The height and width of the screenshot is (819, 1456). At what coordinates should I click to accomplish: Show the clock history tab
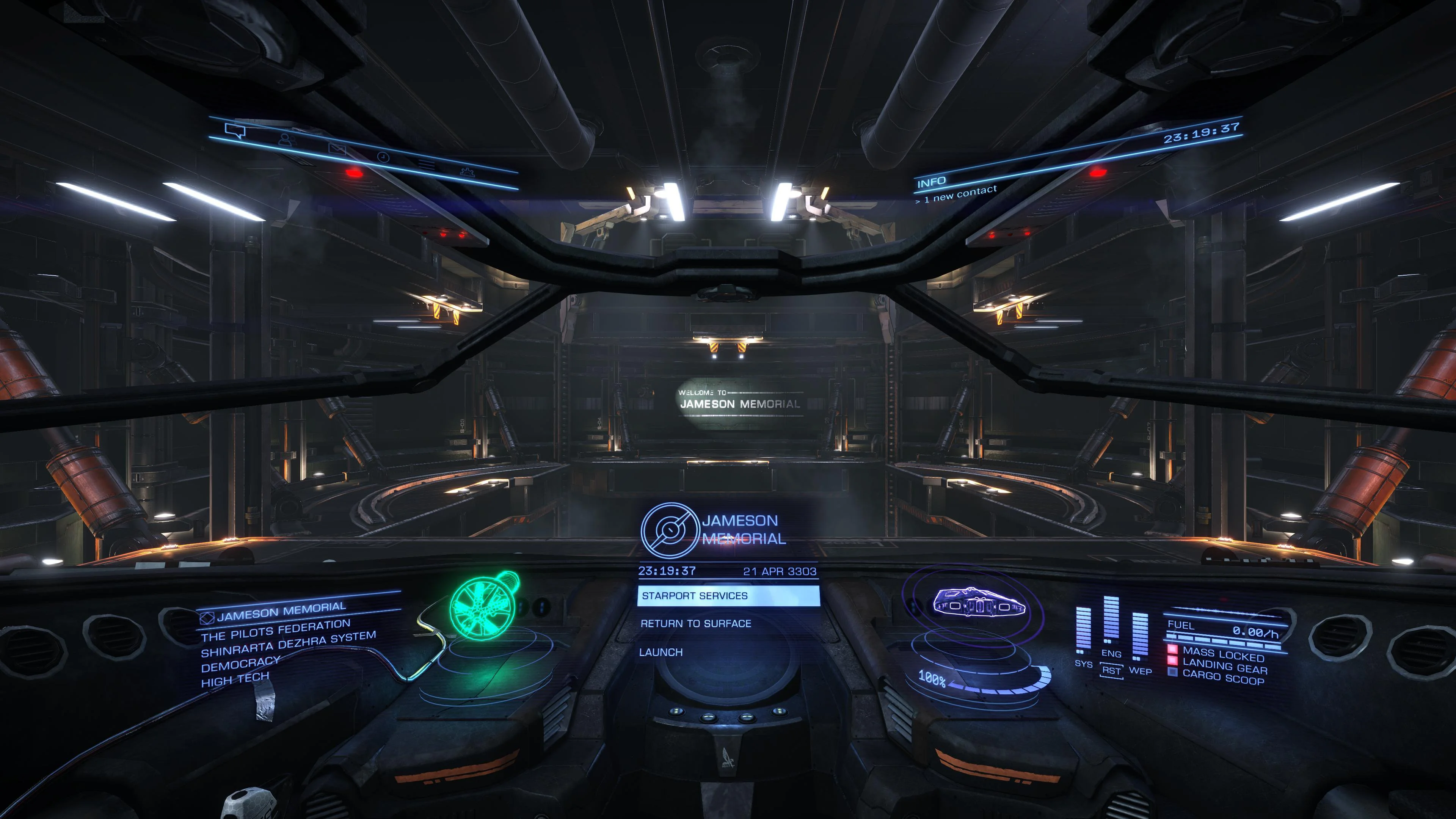point(383,157)
